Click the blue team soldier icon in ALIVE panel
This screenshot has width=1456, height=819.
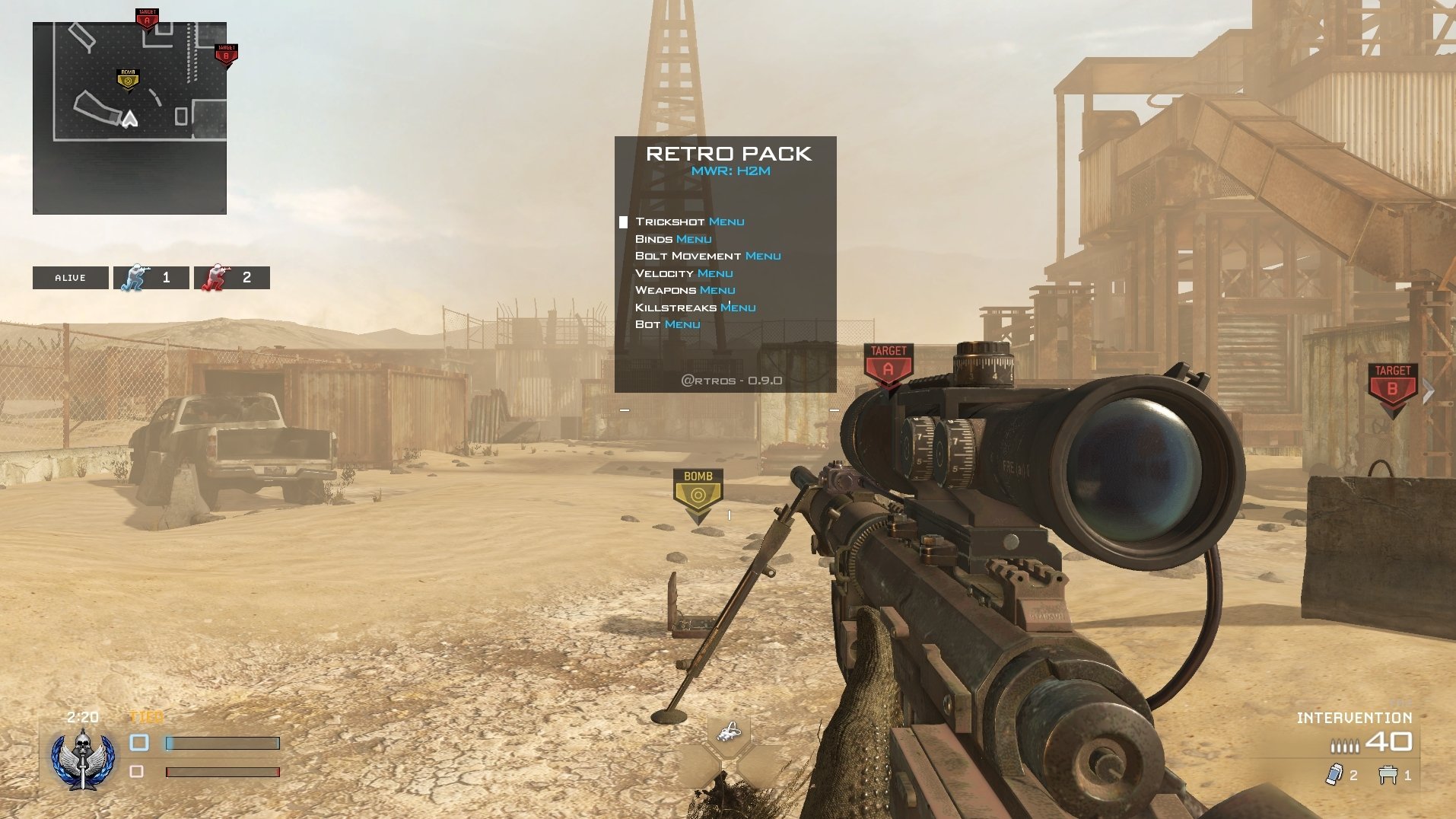click(135, 278)
